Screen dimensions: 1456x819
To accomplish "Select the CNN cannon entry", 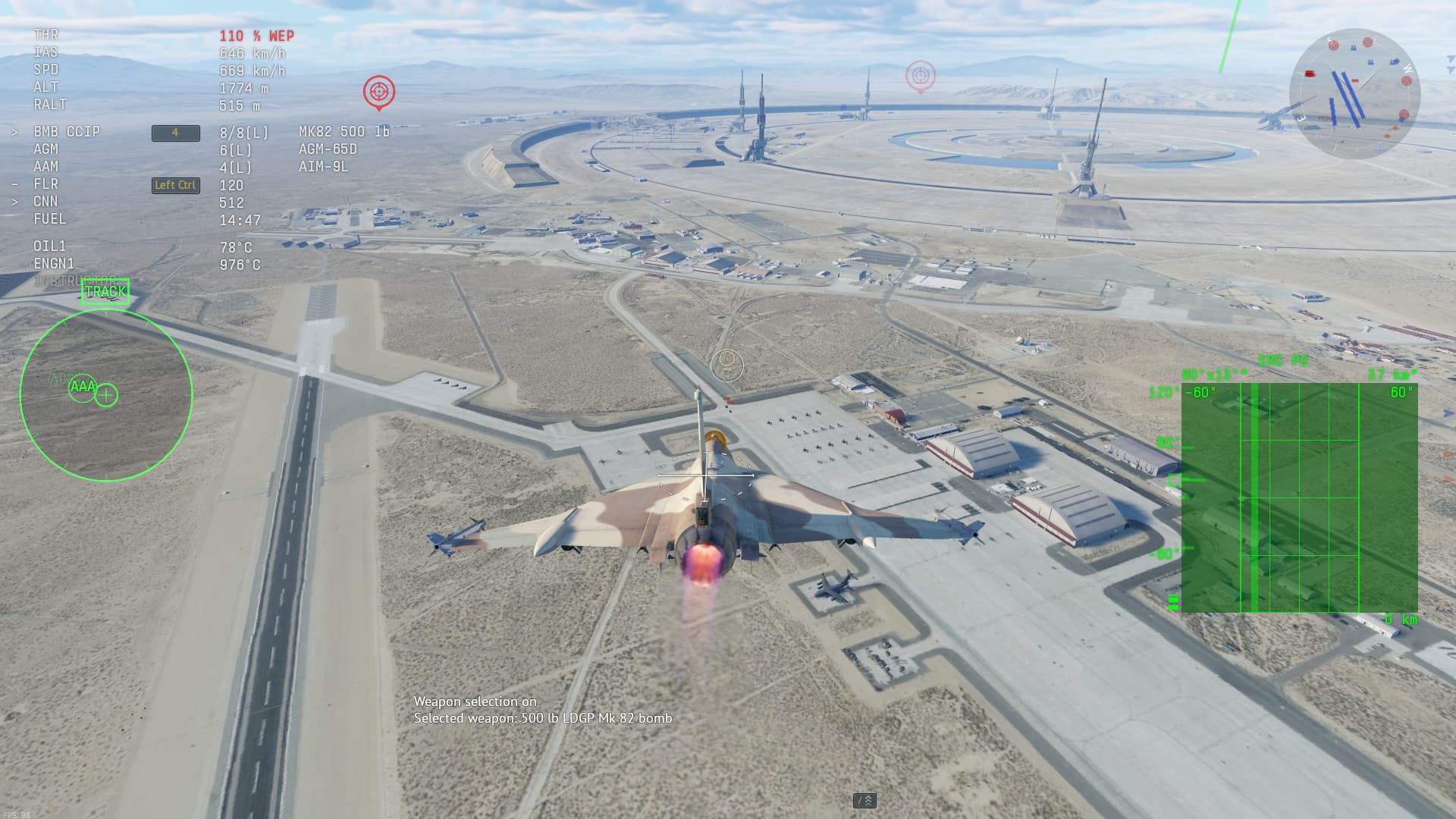I will click(x=45, y=202).
